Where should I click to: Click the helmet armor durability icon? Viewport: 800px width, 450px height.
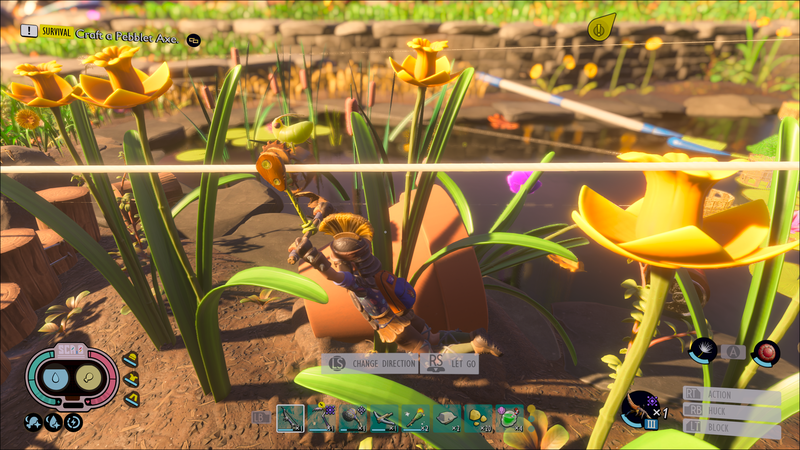(x=130, y=359)
